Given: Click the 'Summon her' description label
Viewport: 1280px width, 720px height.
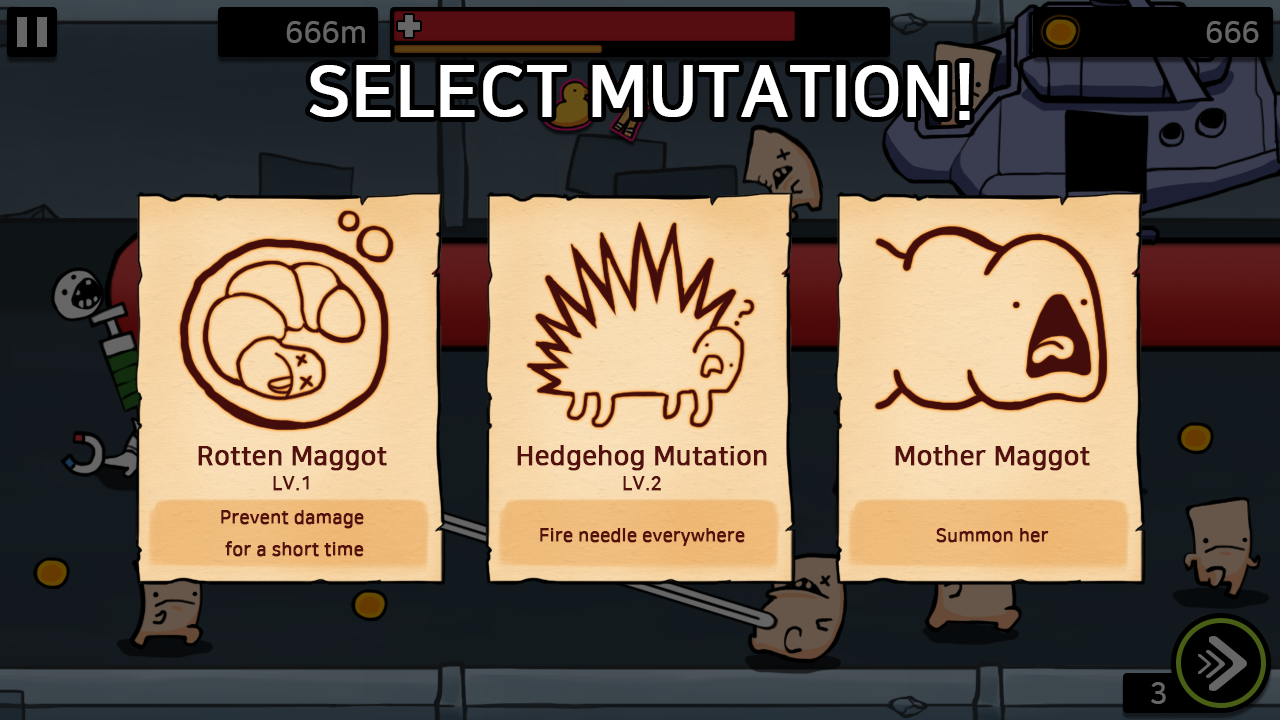Looking at the screenshot, I should click(x=989, y=535).
